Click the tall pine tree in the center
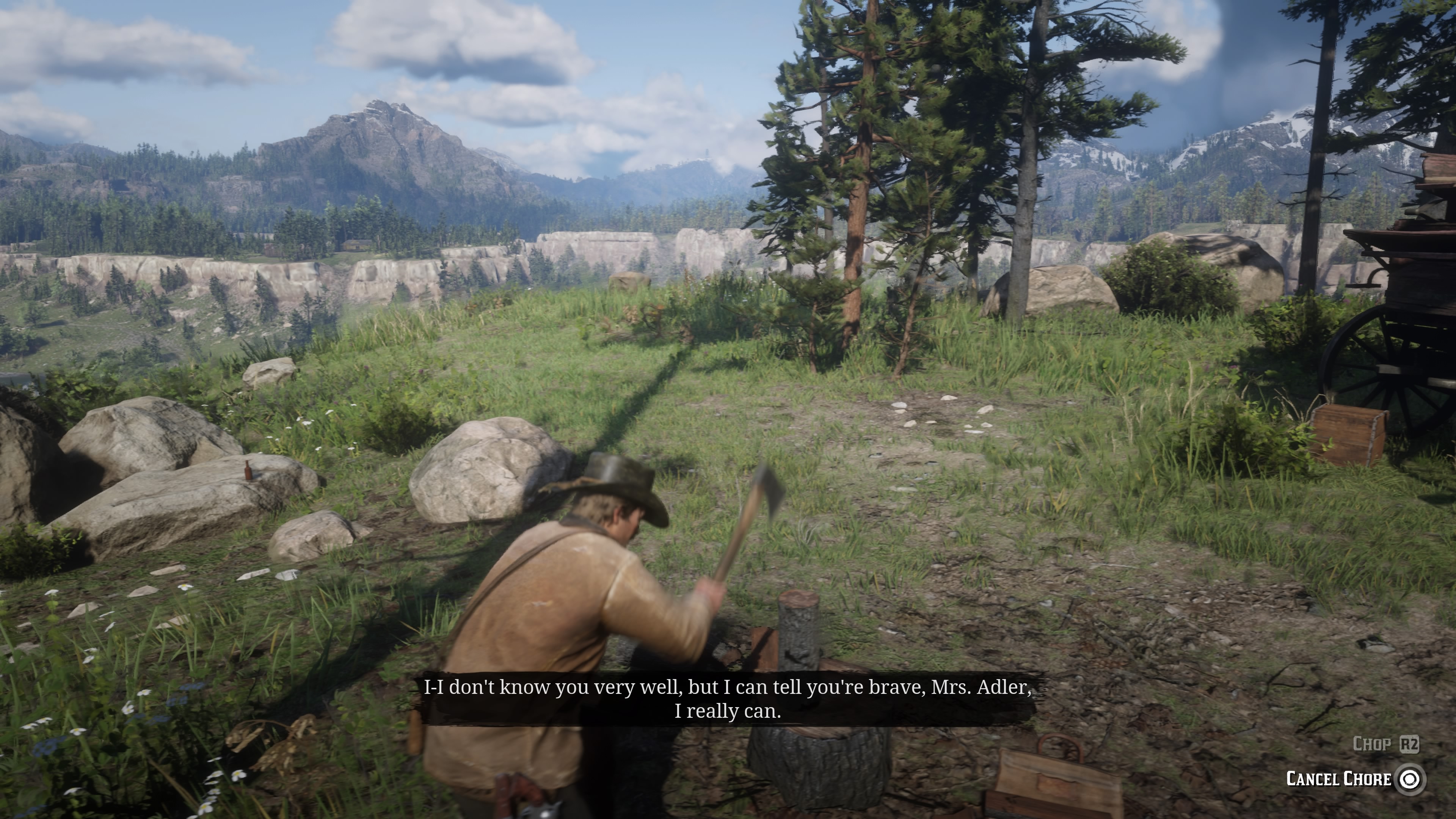 (859, 226)
